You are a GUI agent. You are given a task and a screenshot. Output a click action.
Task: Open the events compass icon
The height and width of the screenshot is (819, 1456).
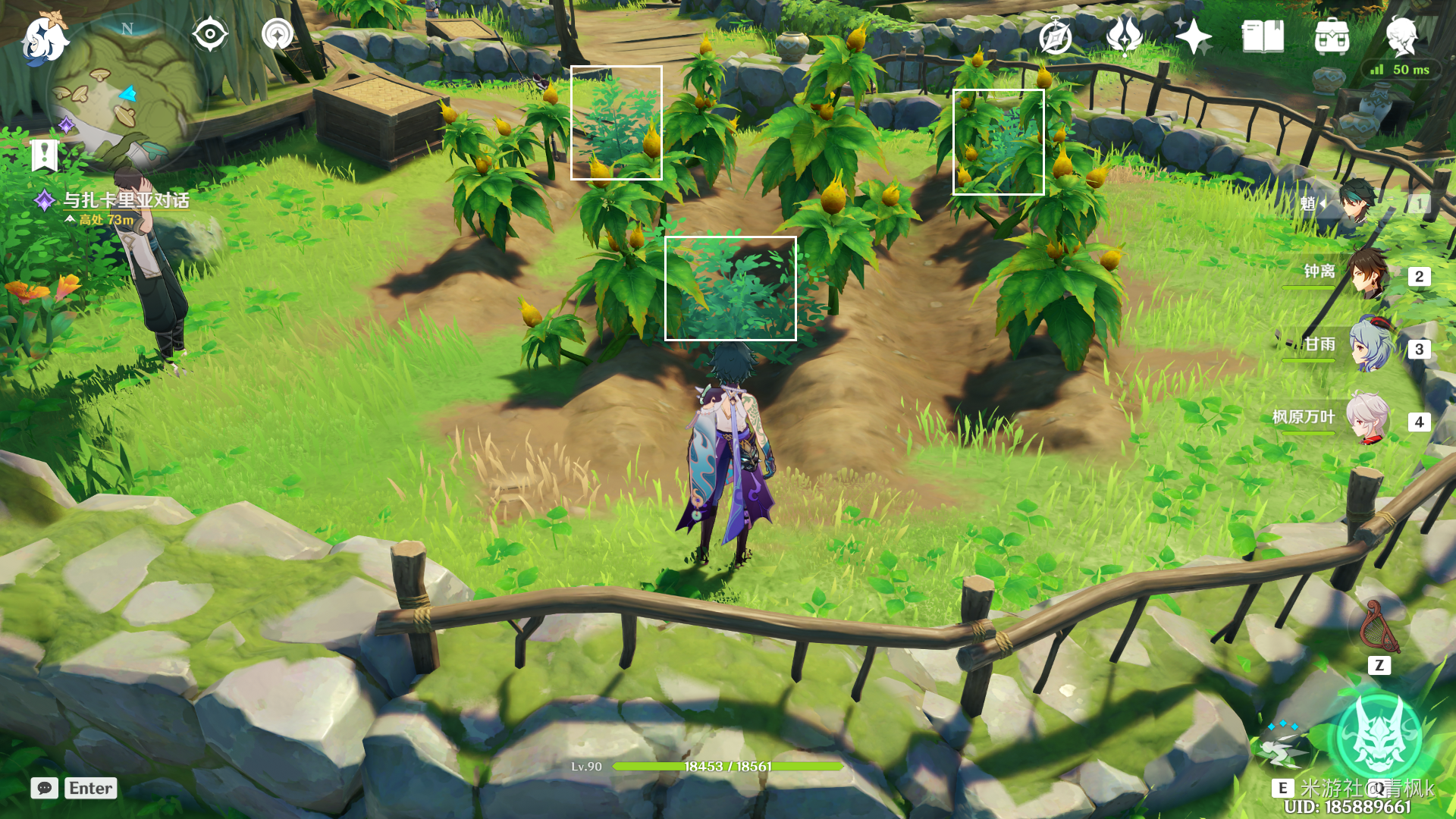tap(1055, 36)
